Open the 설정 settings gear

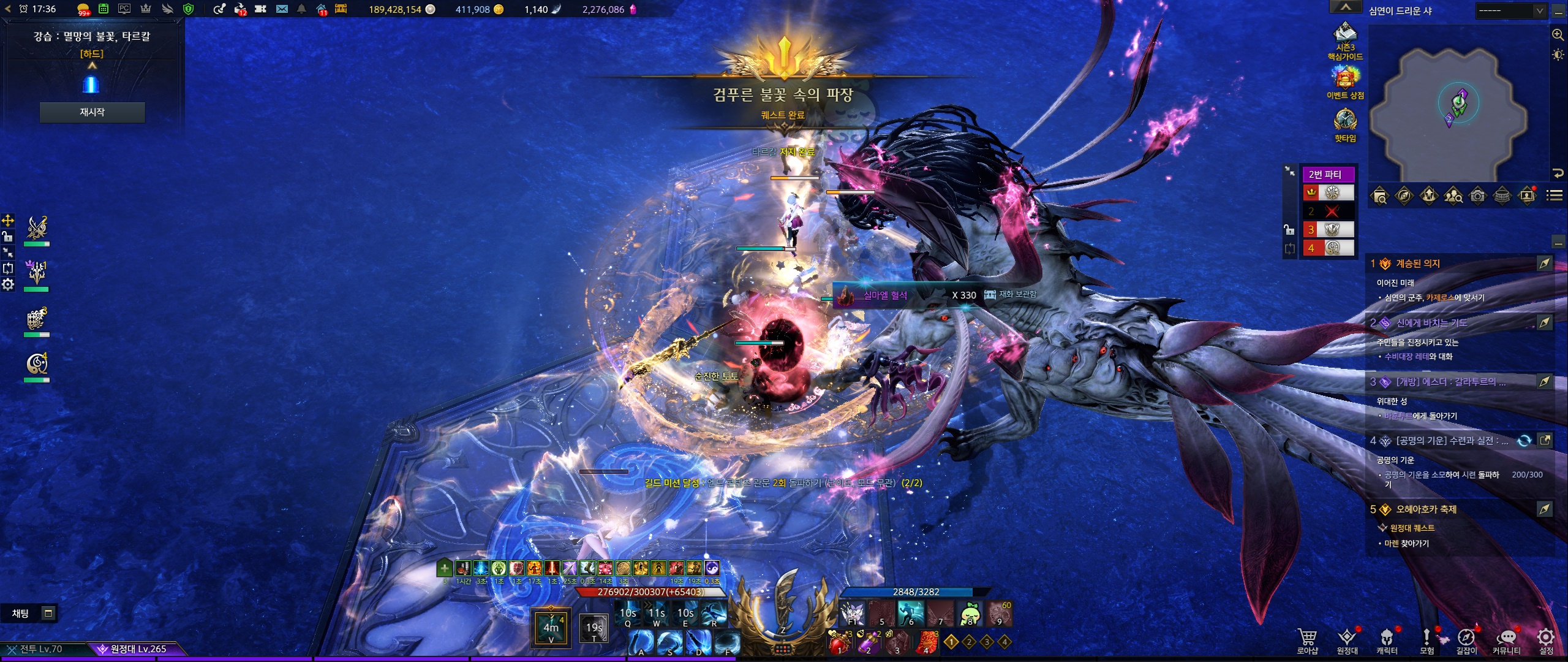1546,640
